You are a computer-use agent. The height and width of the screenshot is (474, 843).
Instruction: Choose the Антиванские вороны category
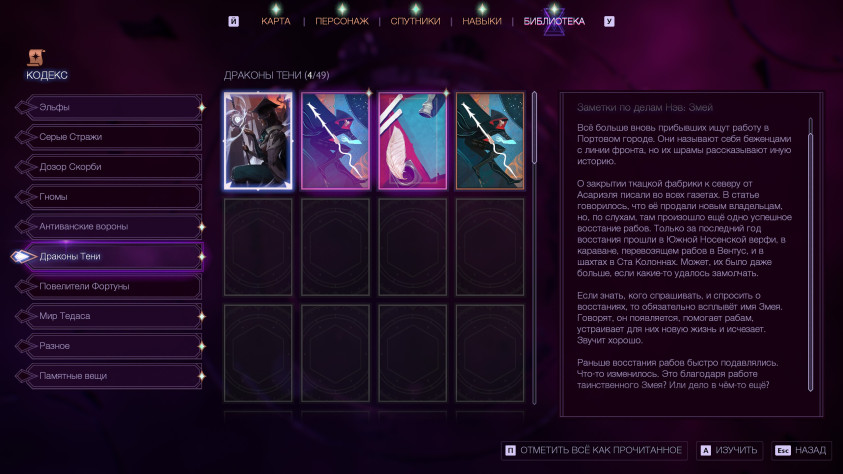coord(108,227)
